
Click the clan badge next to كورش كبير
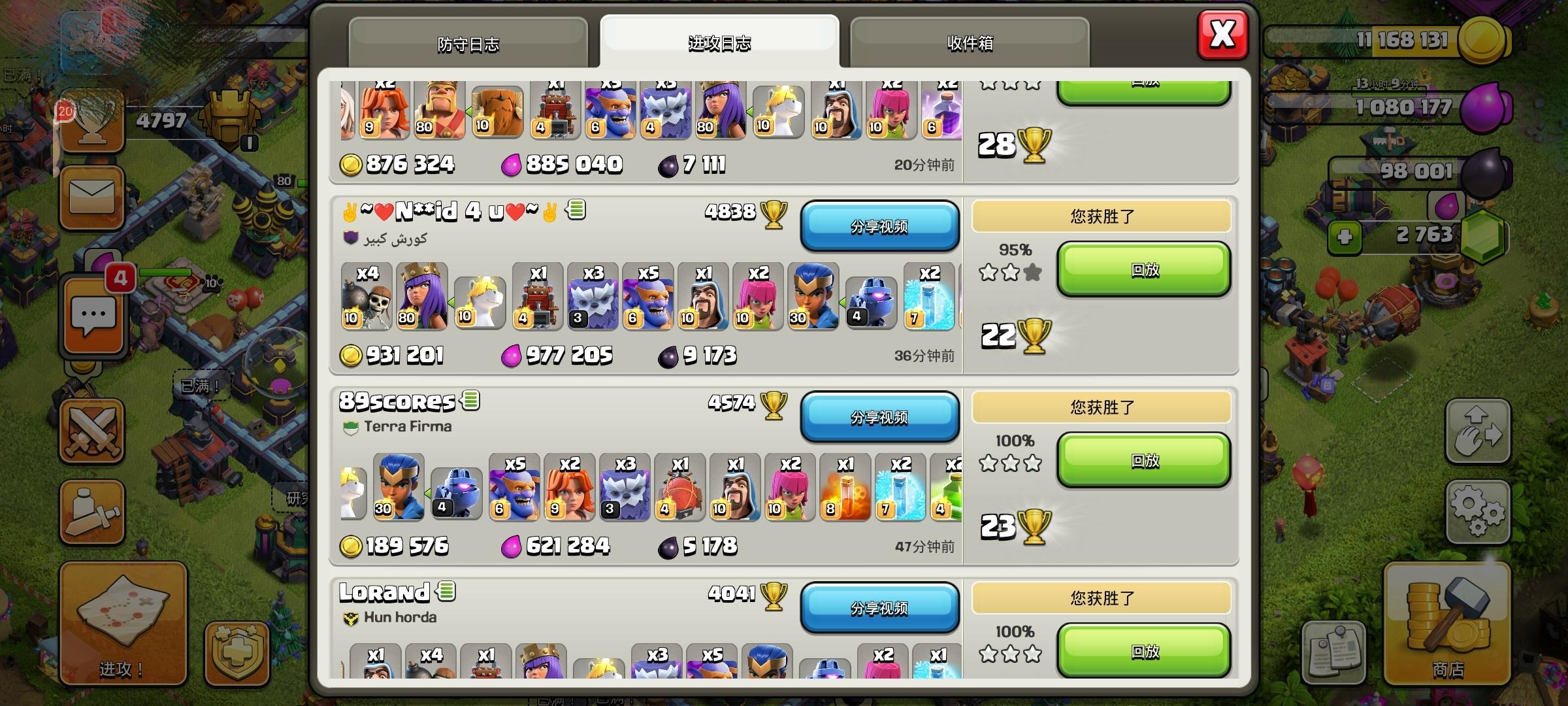coord(350,239)
